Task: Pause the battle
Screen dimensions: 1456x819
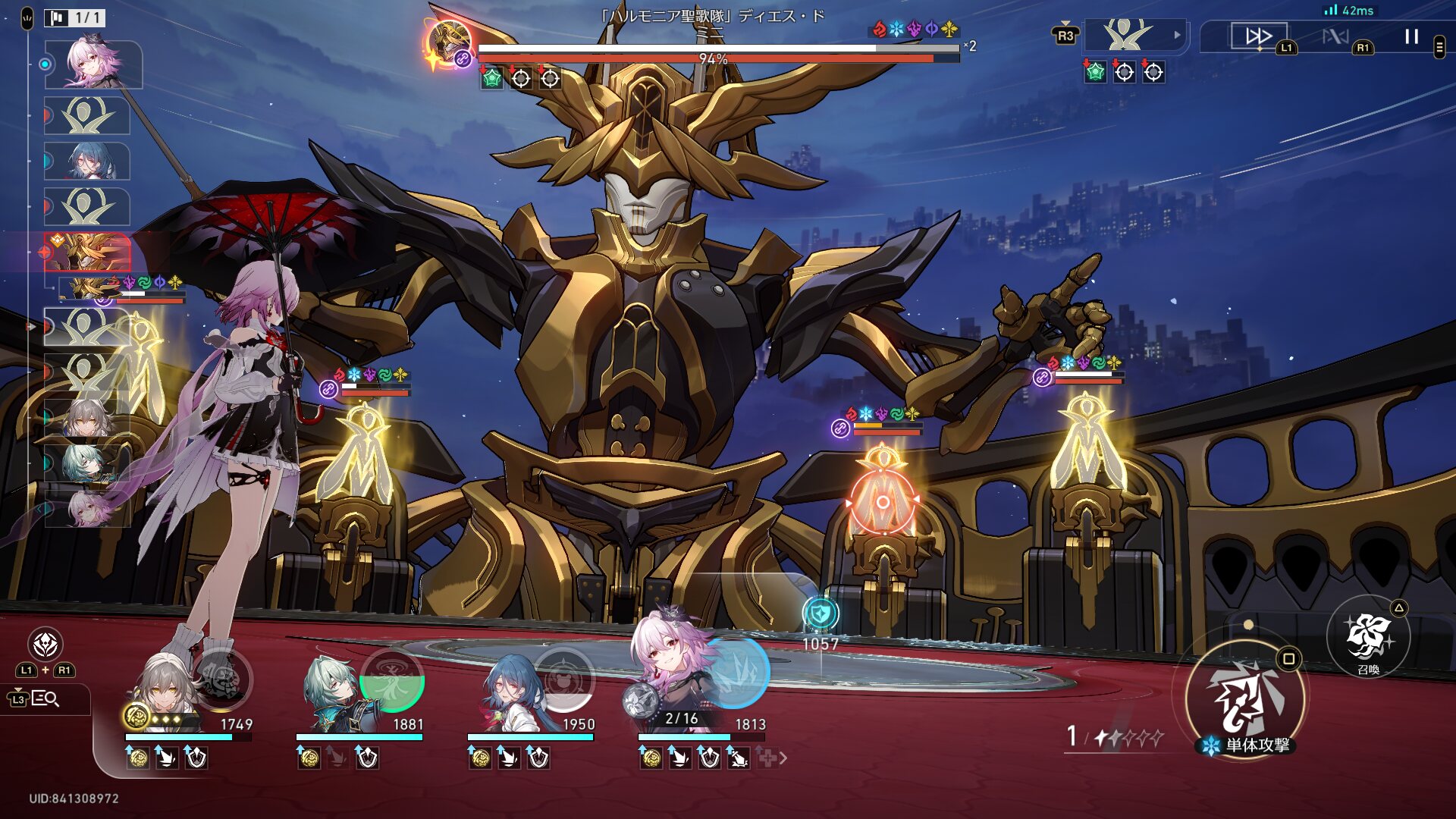Action: 1410,36
